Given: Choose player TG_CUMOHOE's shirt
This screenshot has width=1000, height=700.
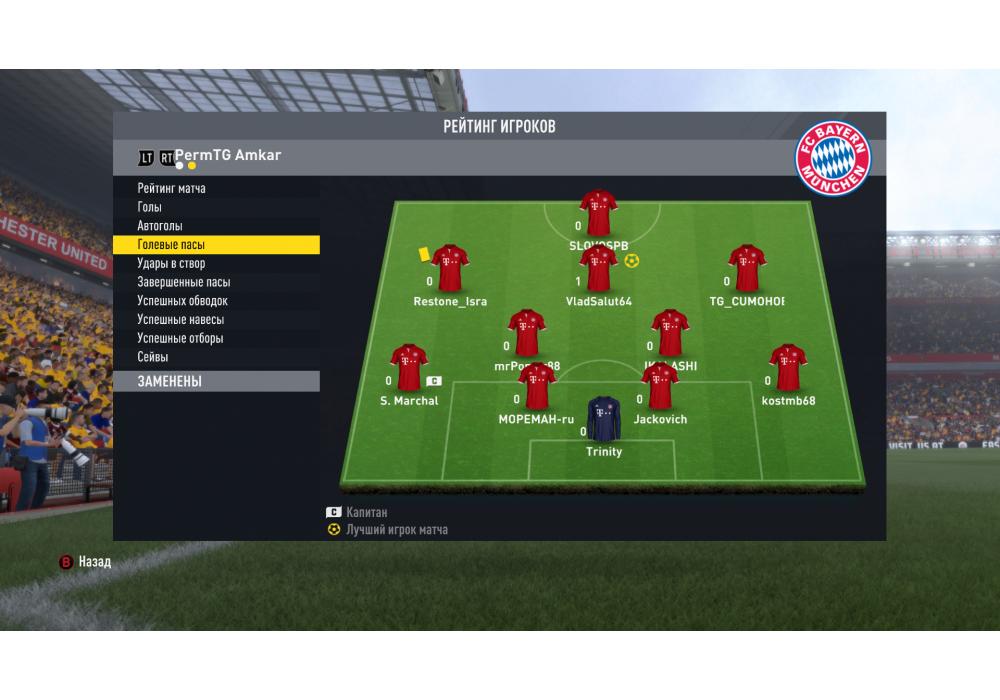Looking at the screenshot, I should 746,268.
